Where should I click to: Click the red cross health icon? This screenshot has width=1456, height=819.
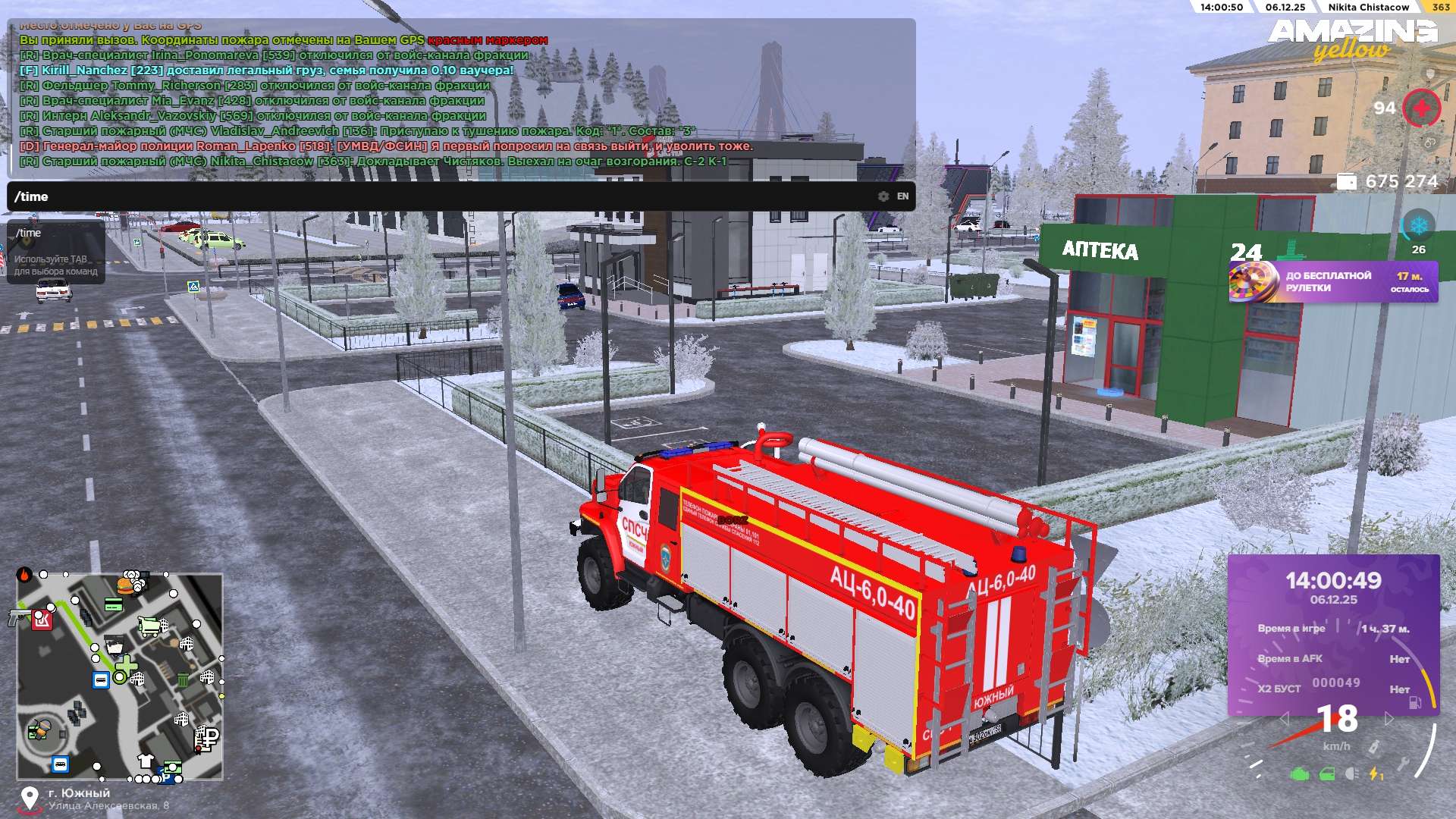tap(1421, 108)
